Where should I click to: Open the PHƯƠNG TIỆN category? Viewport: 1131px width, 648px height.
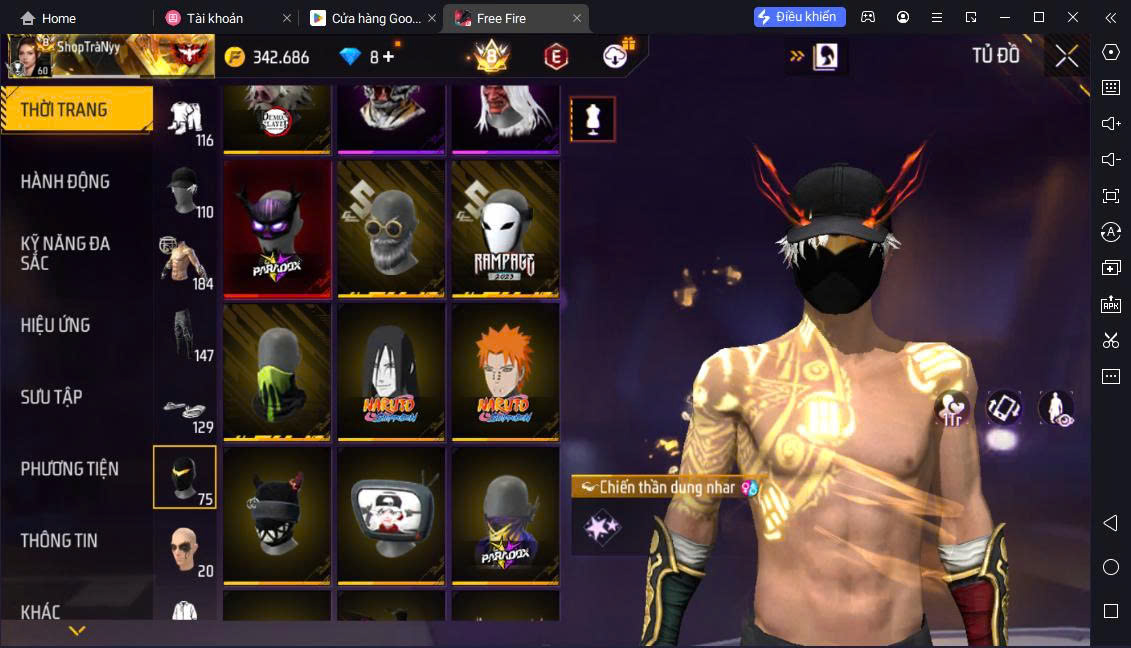coord(70,469)
